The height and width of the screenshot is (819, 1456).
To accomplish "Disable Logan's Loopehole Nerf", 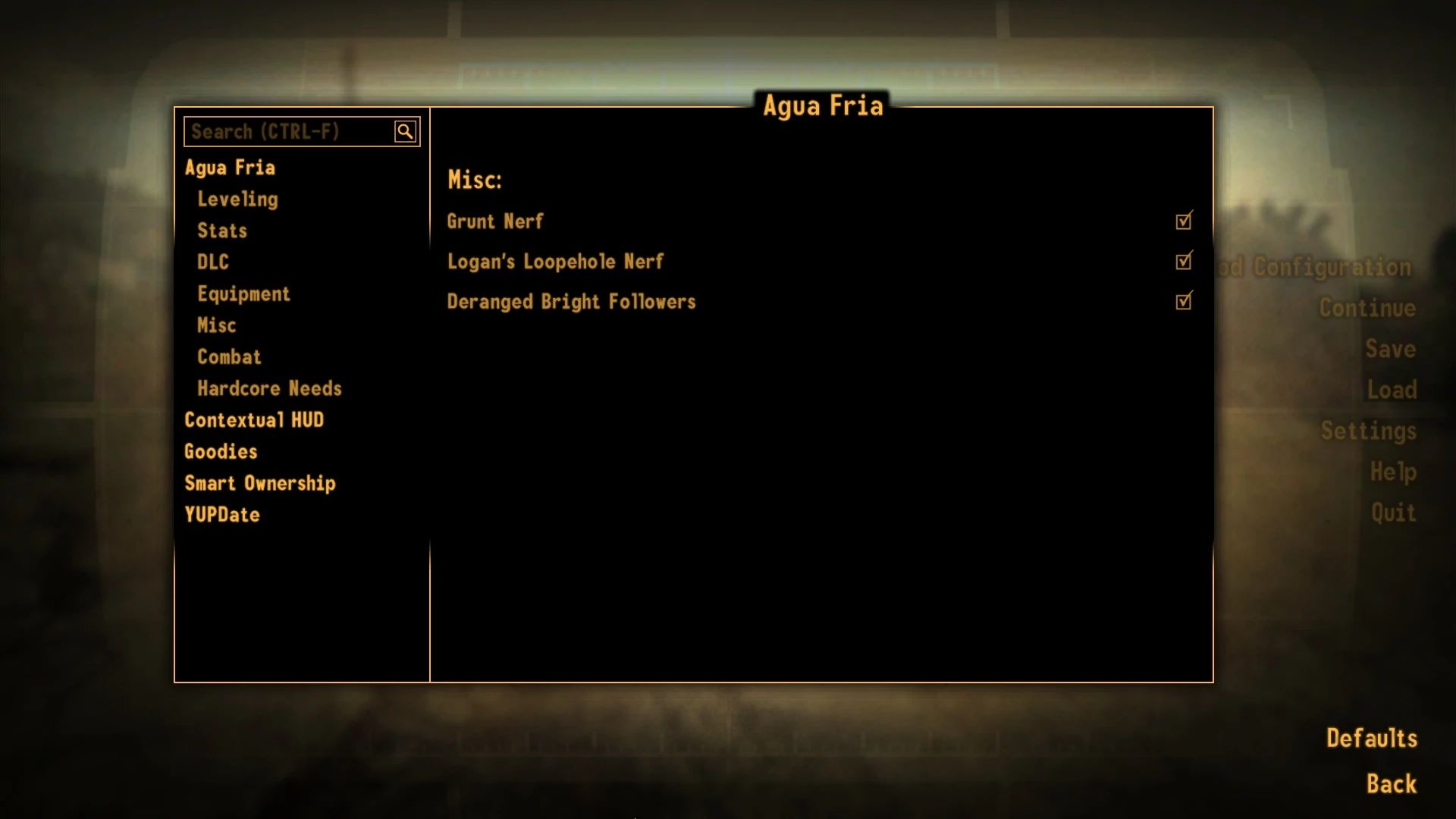I will click(1183, 261).
